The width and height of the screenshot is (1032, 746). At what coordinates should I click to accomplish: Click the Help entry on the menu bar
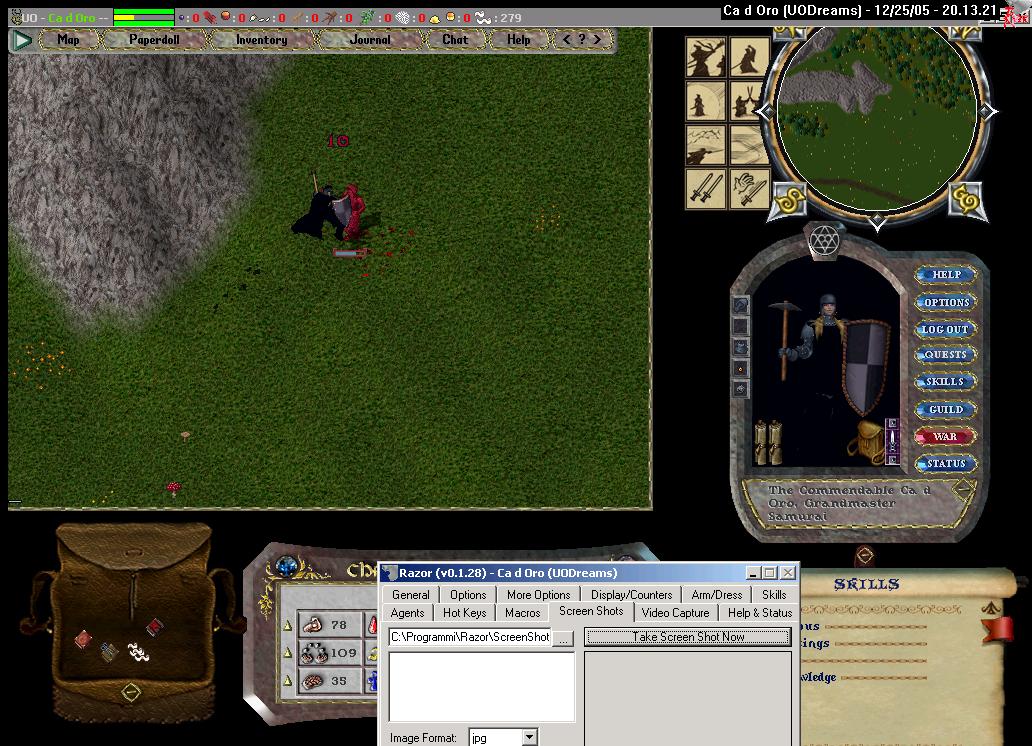point(519,40)
